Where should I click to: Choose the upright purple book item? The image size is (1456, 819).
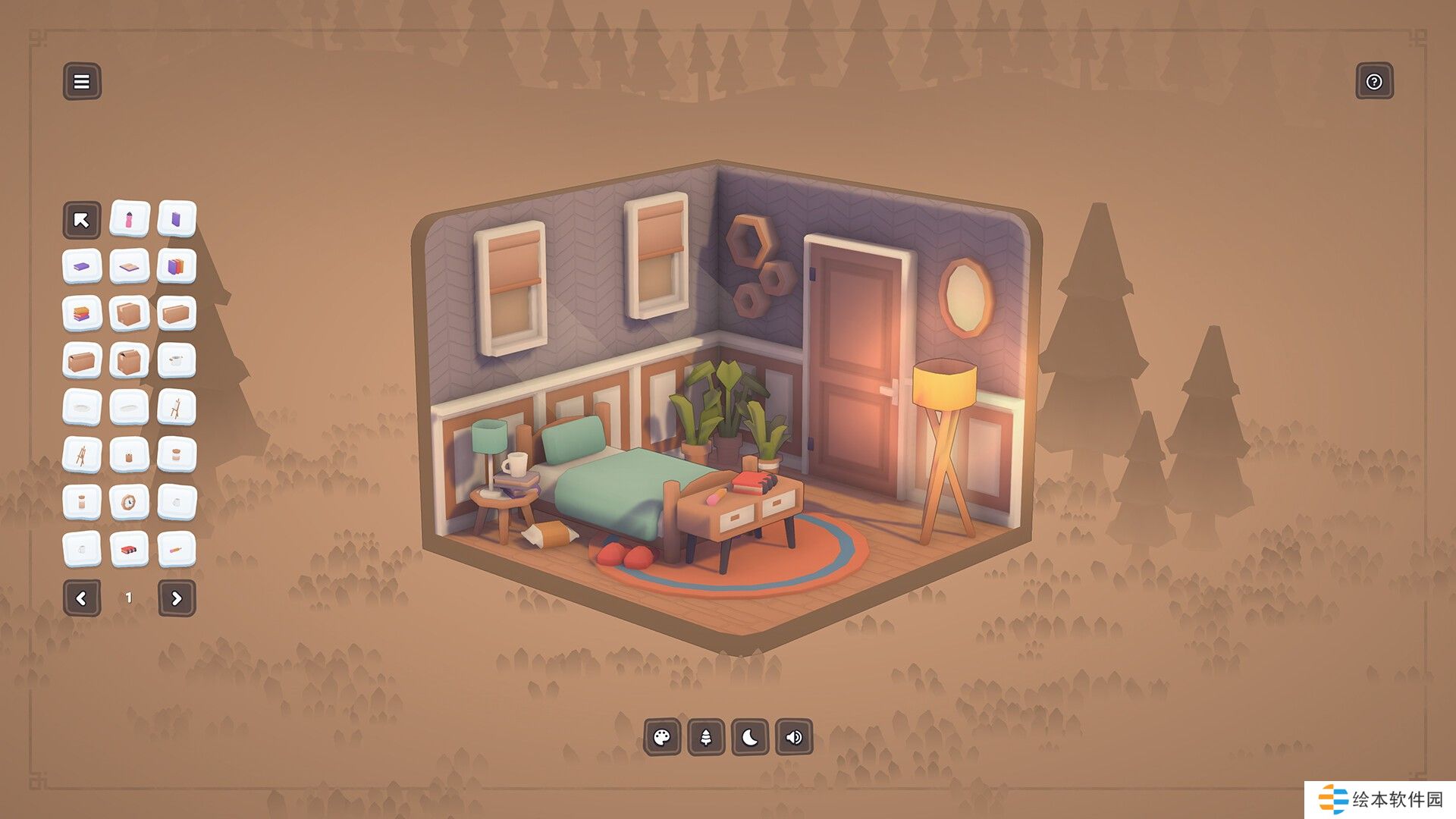pyautogui.click(x=177, y=220)
